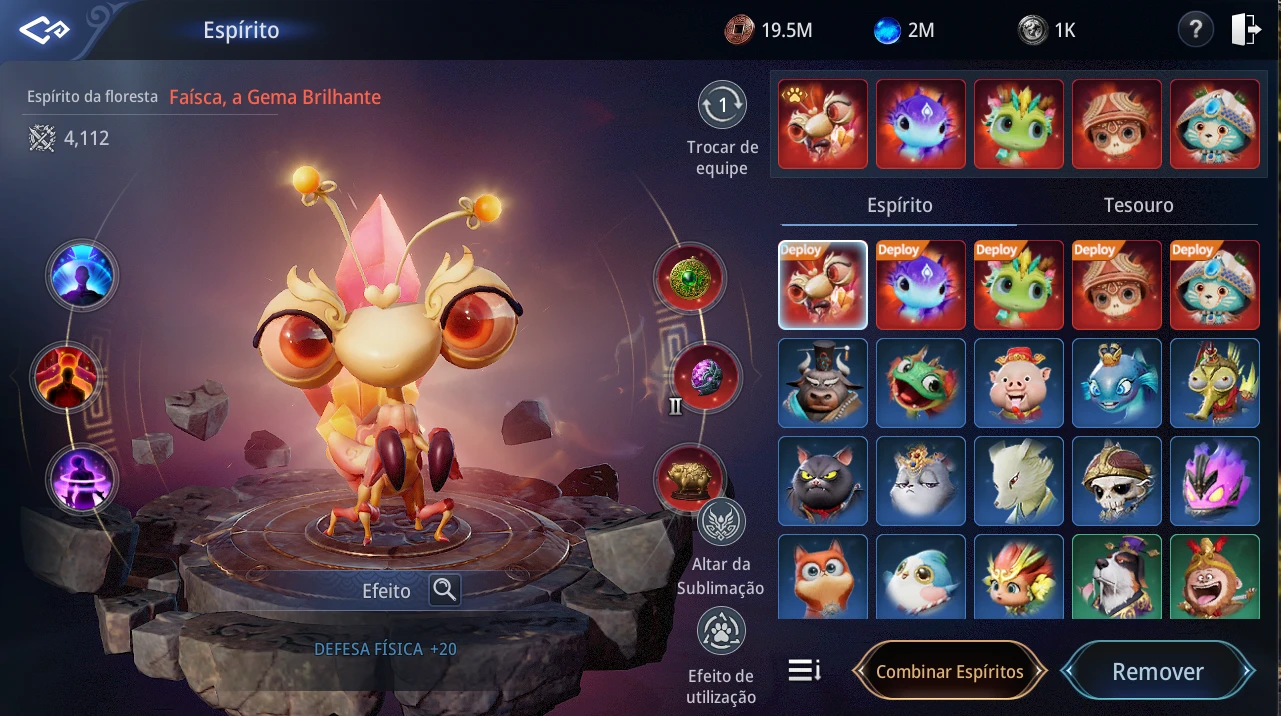1281x716 pixels.
Task: Choose the grumpy black cat spirit
Action: (x=823, y=481)
